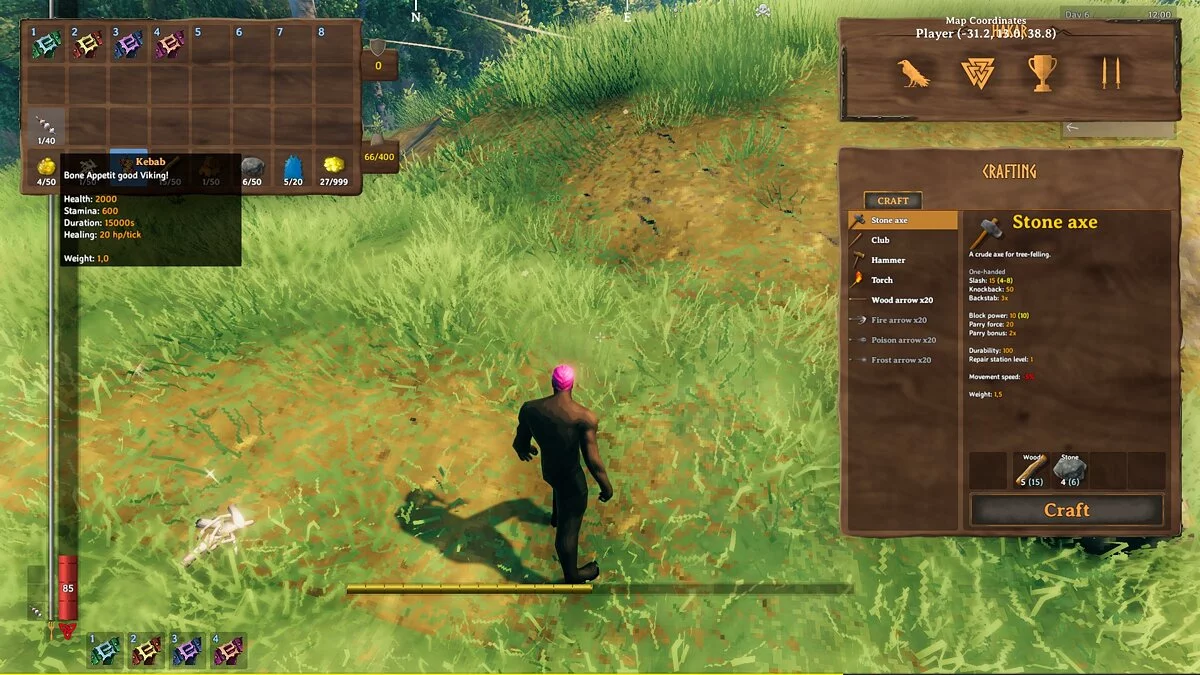Screen dimensions: 1200x675
Task: Select the Stone axe recipe
Action: [x=889, y=220]
